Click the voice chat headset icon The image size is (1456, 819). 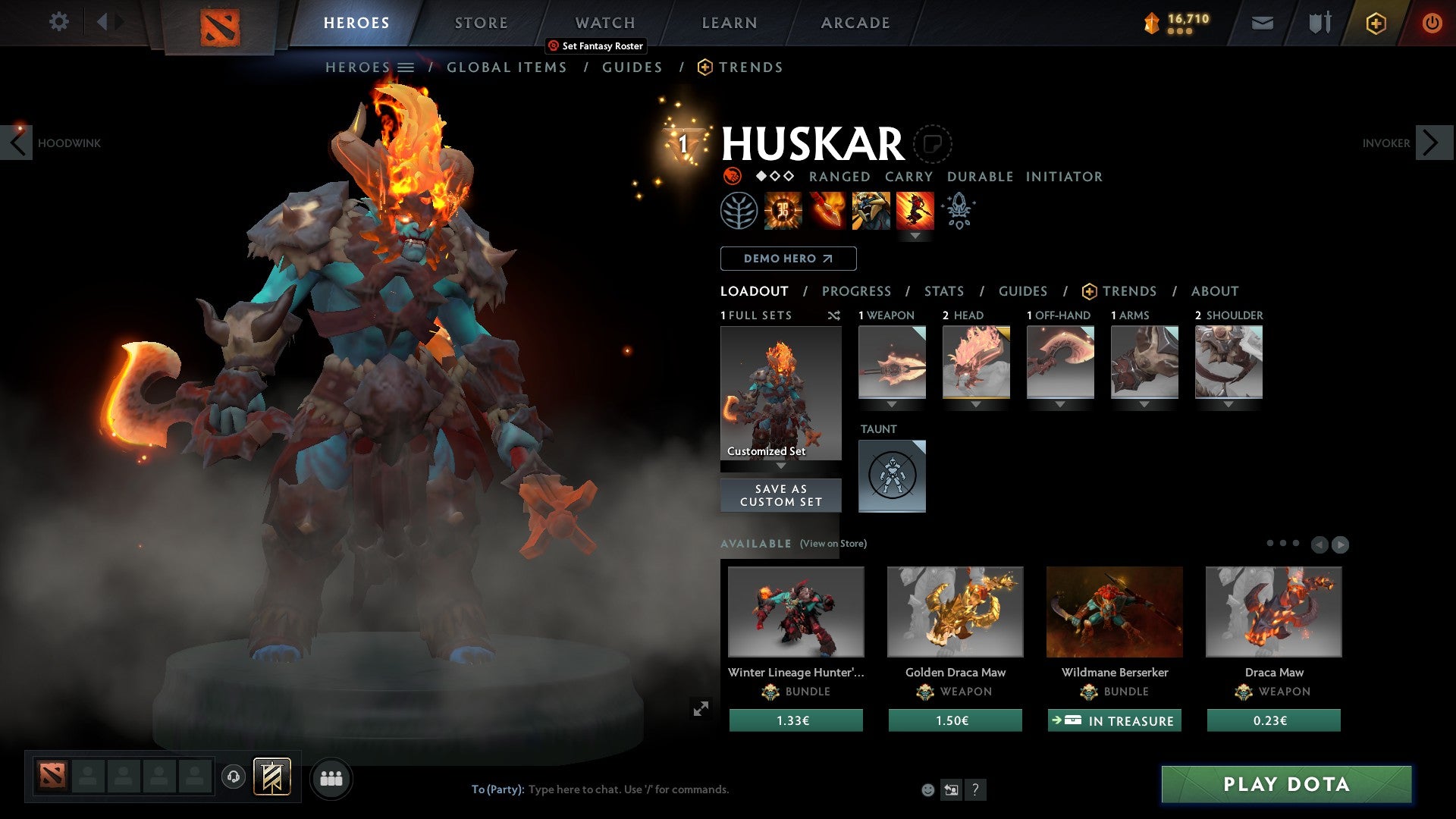click(233, 777)
